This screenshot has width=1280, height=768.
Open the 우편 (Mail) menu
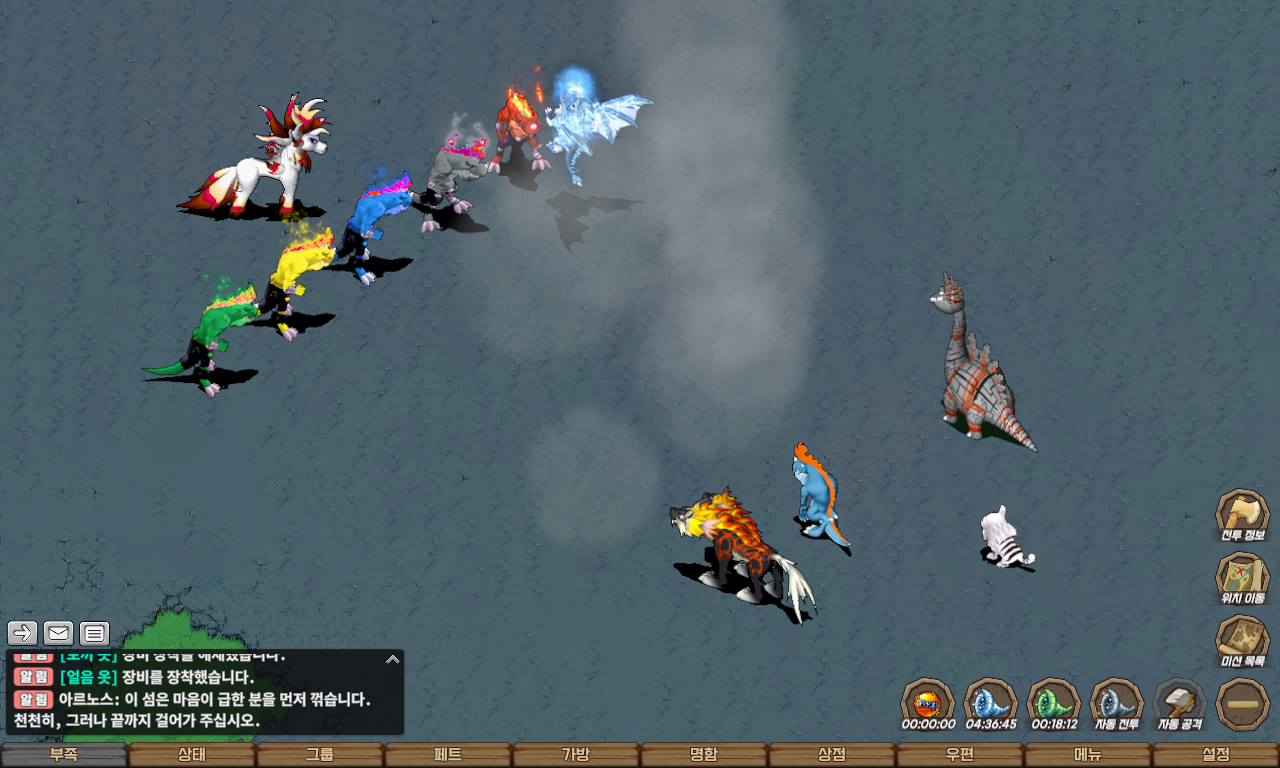(x=960, y=755)
